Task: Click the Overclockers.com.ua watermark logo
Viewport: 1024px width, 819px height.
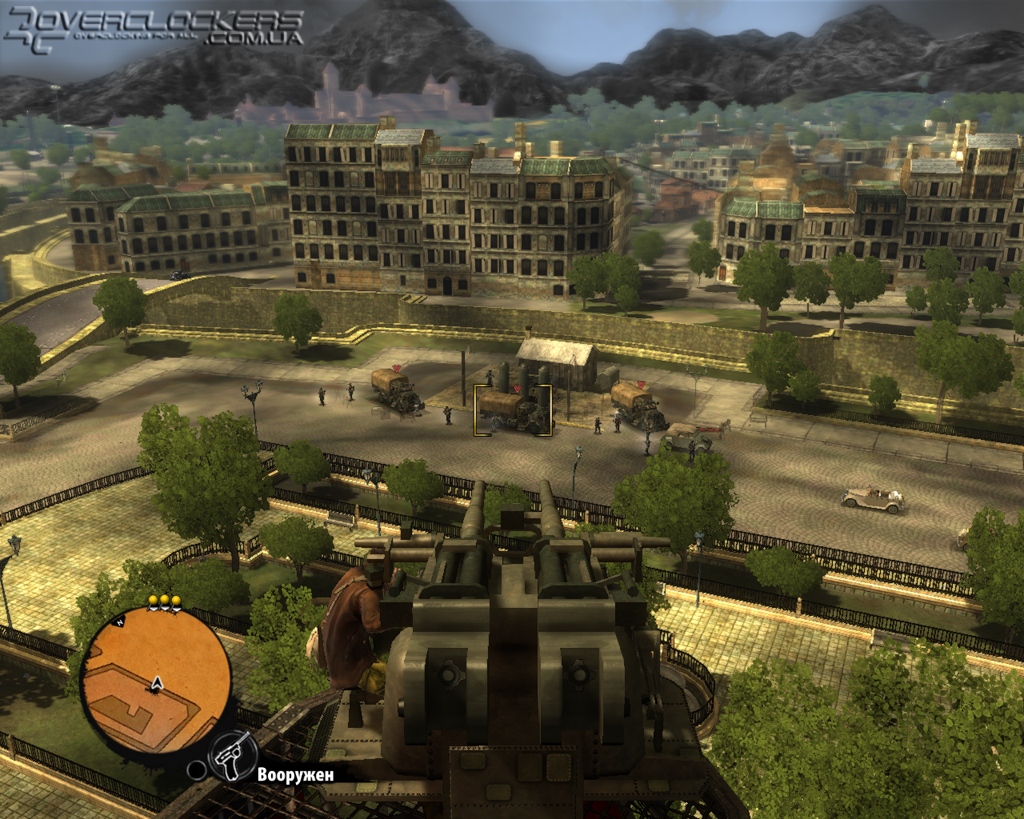Action: click(x=154, y=28)
